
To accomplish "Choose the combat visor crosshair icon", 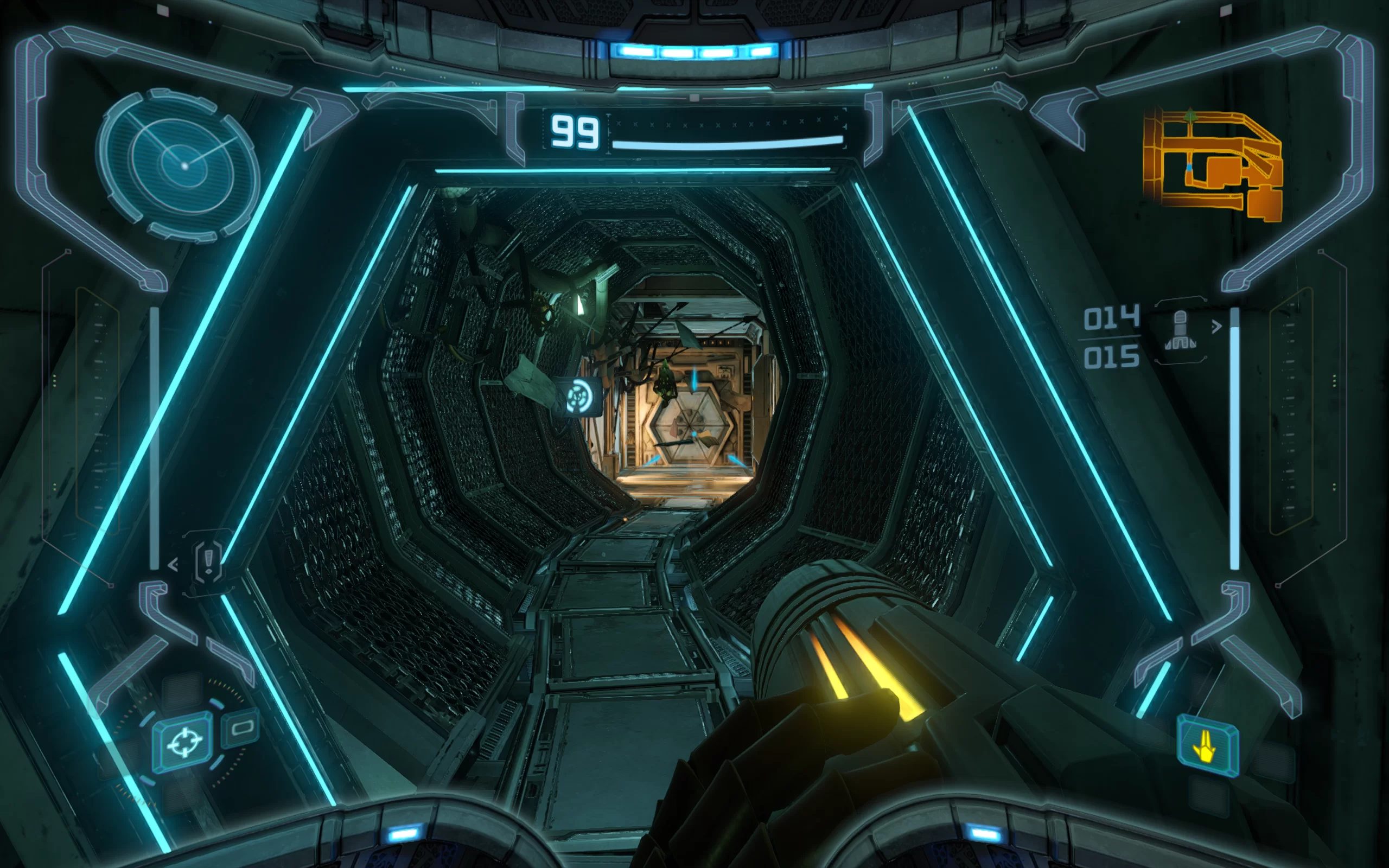I will click(184, 742).
